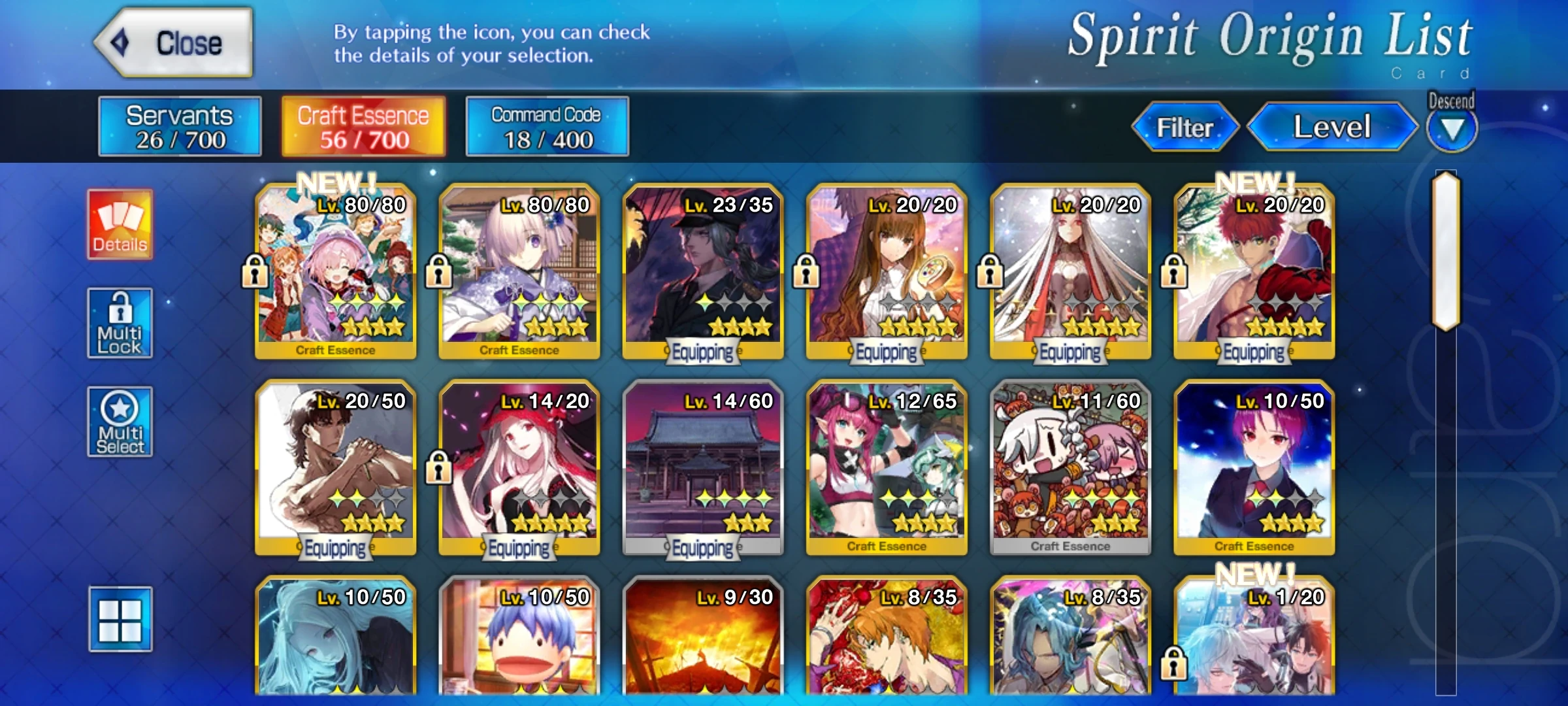Expand Command Code 18/400 list

(547, 126)
